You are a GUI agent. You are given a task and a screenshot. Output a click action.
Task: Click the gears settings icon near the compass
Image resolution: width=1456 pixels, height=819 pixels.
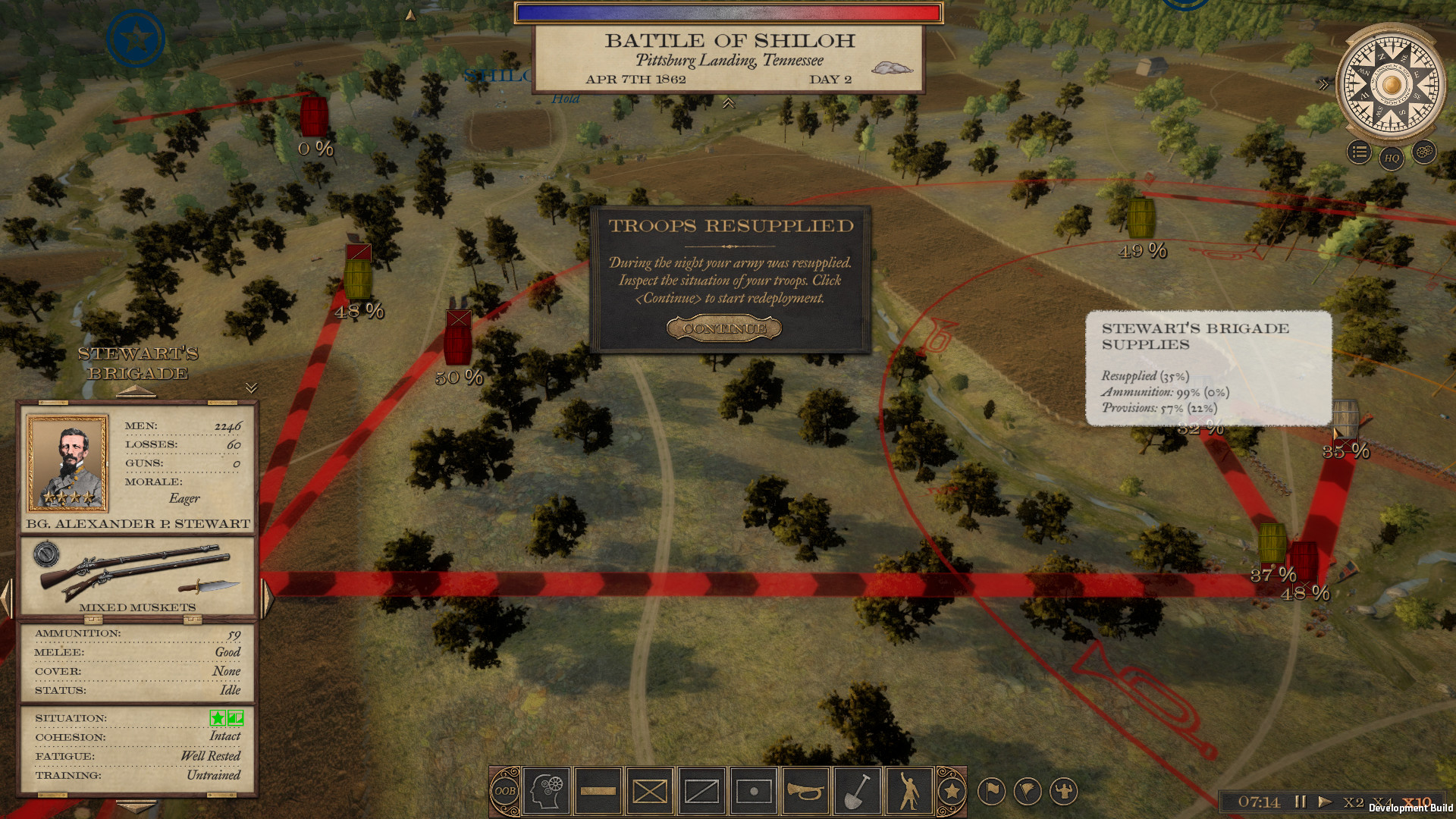(x=1423, y=153)
